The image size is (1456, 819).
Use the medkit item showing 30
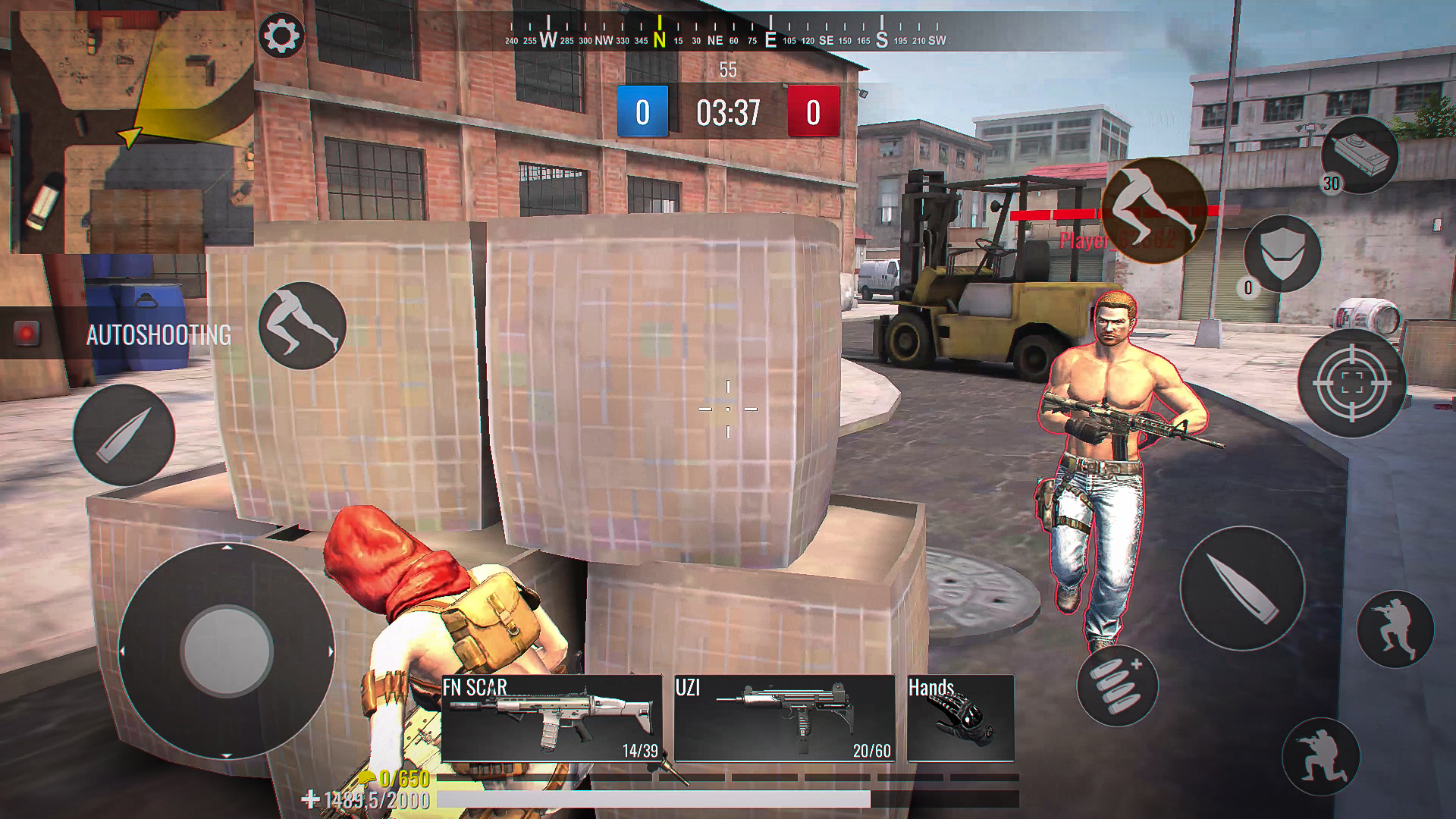tap(1359, 155)
